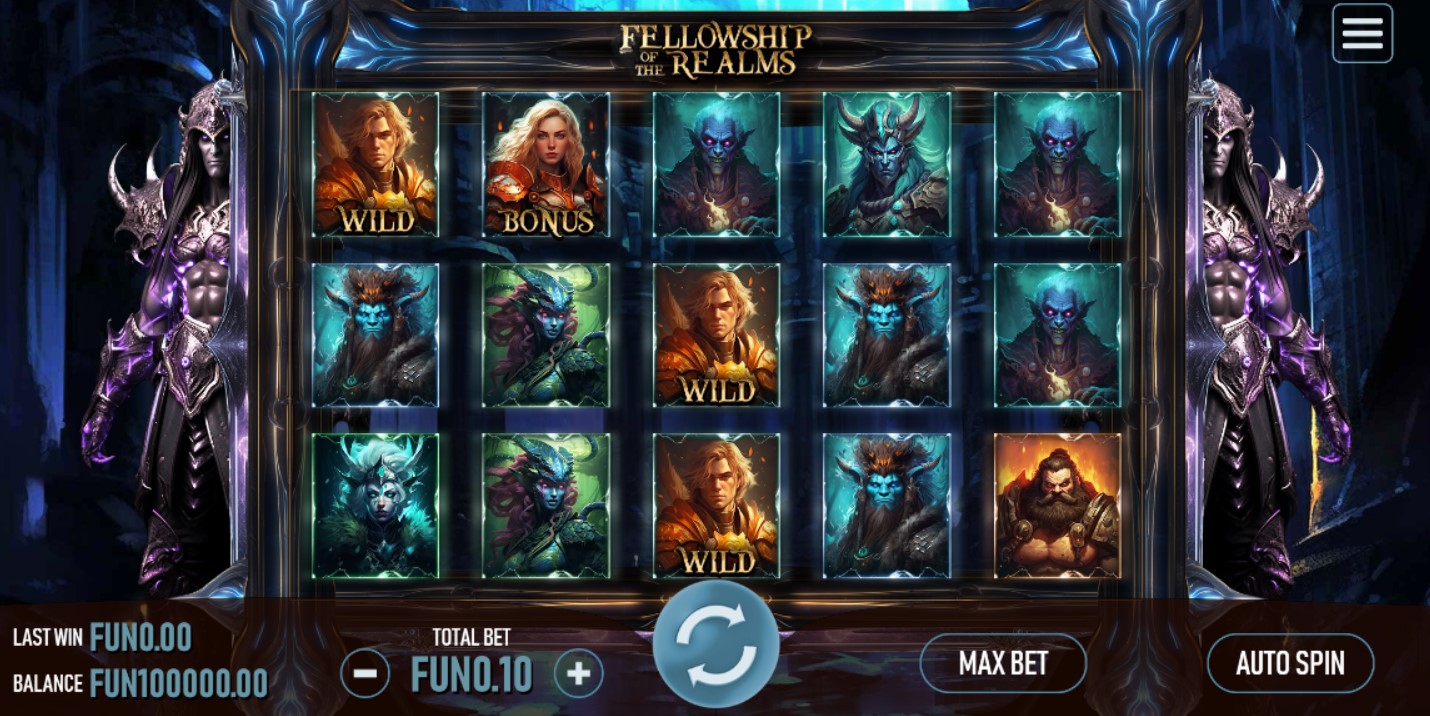Open the hamburger menu
The image size is (1430, 716).
(x=1362, y=33)
